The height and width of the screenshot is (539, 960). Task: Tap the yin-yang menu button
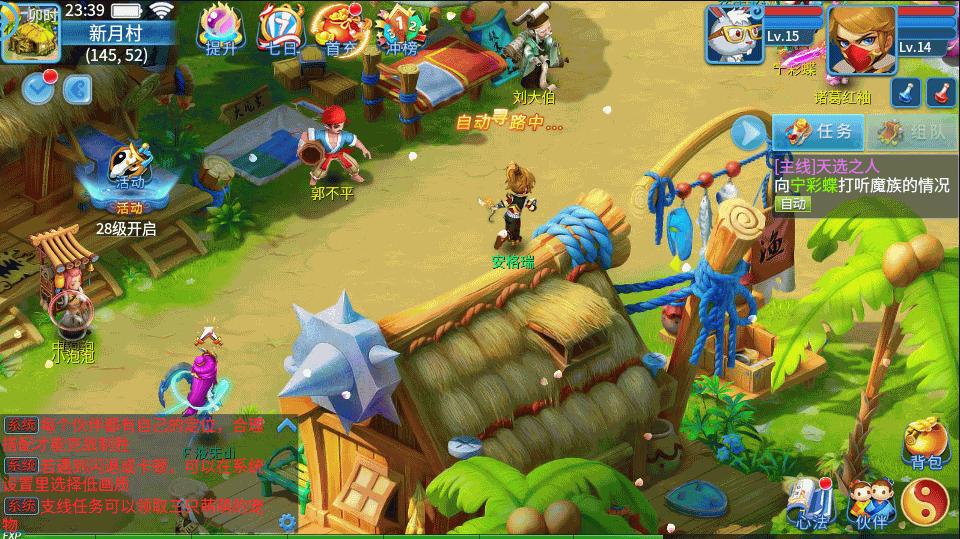925,500
